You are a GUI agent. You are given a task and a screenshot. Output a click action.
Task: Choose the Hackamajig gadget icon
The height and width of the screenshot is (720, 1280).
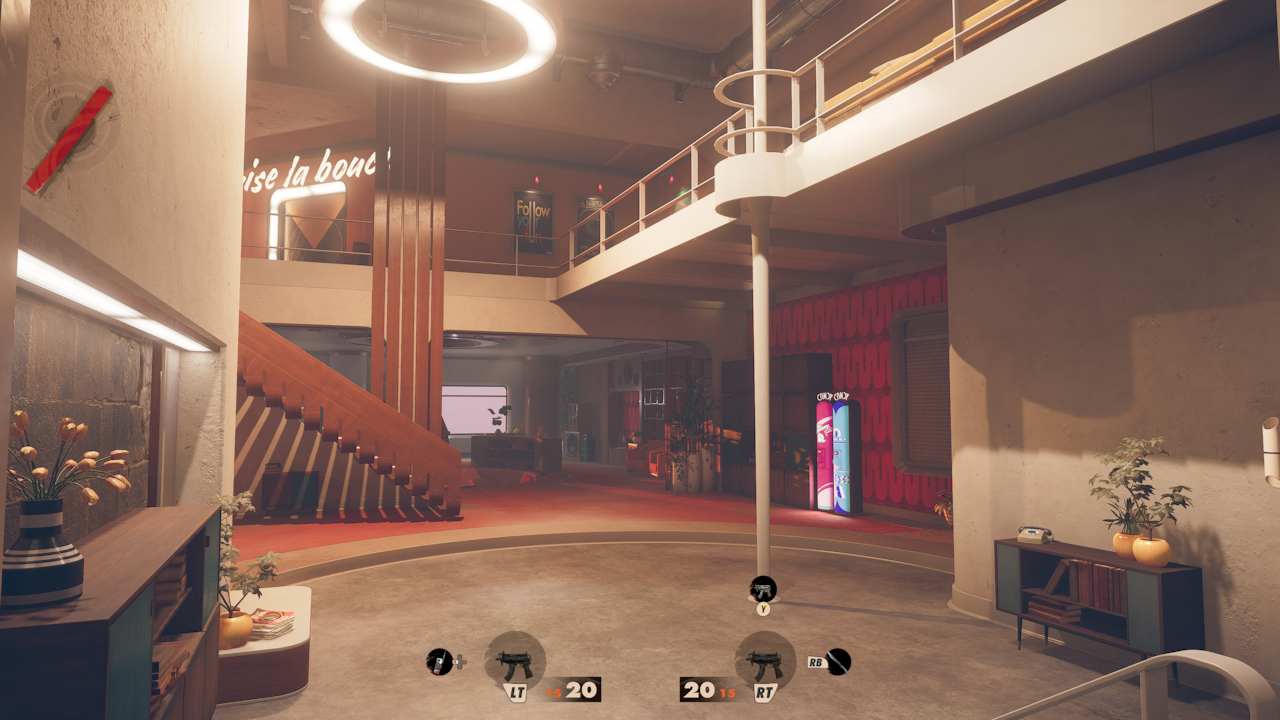(x=439, y=661)
